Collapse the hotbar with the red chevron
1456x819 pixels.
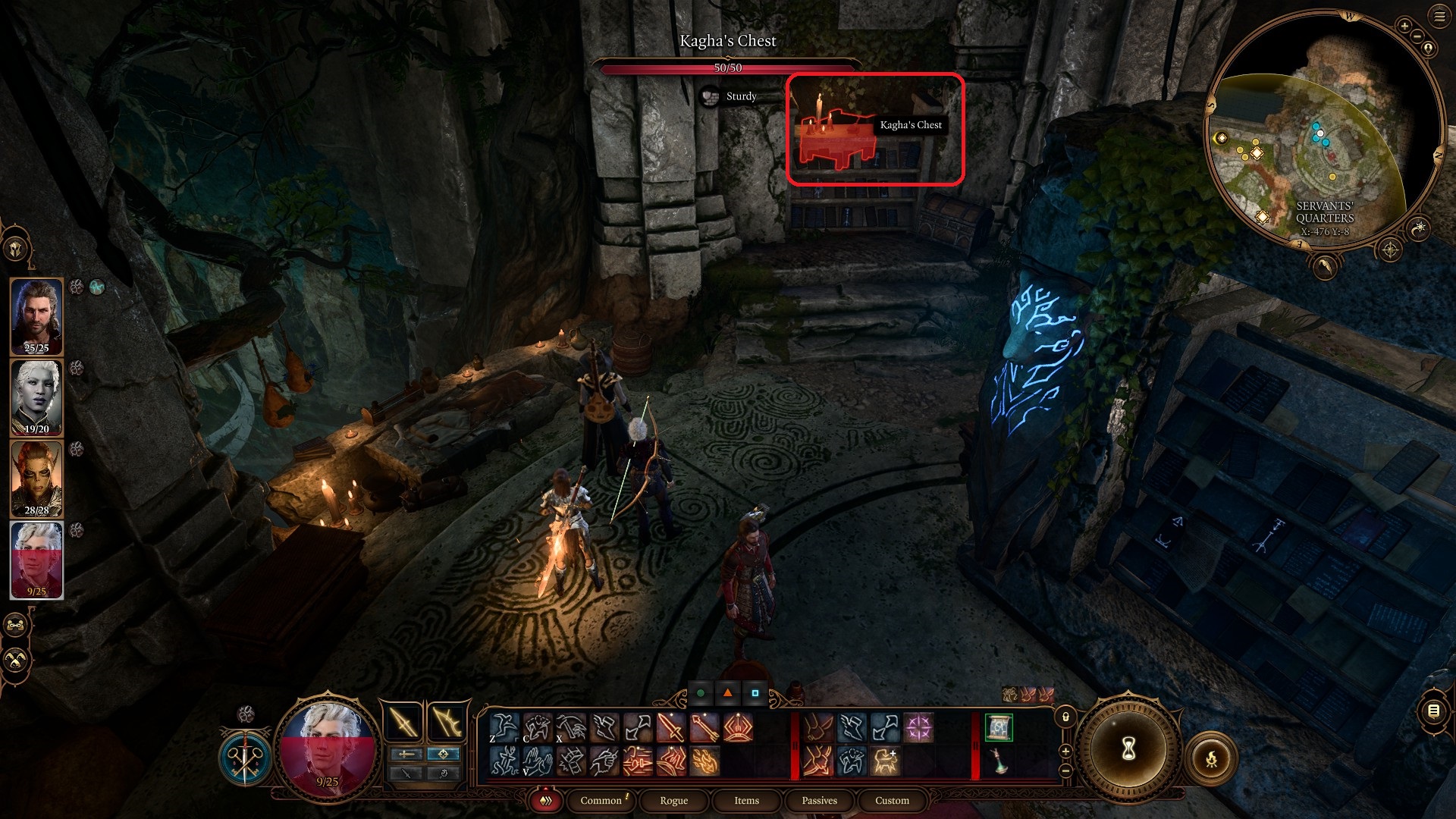tap(546, 801)
